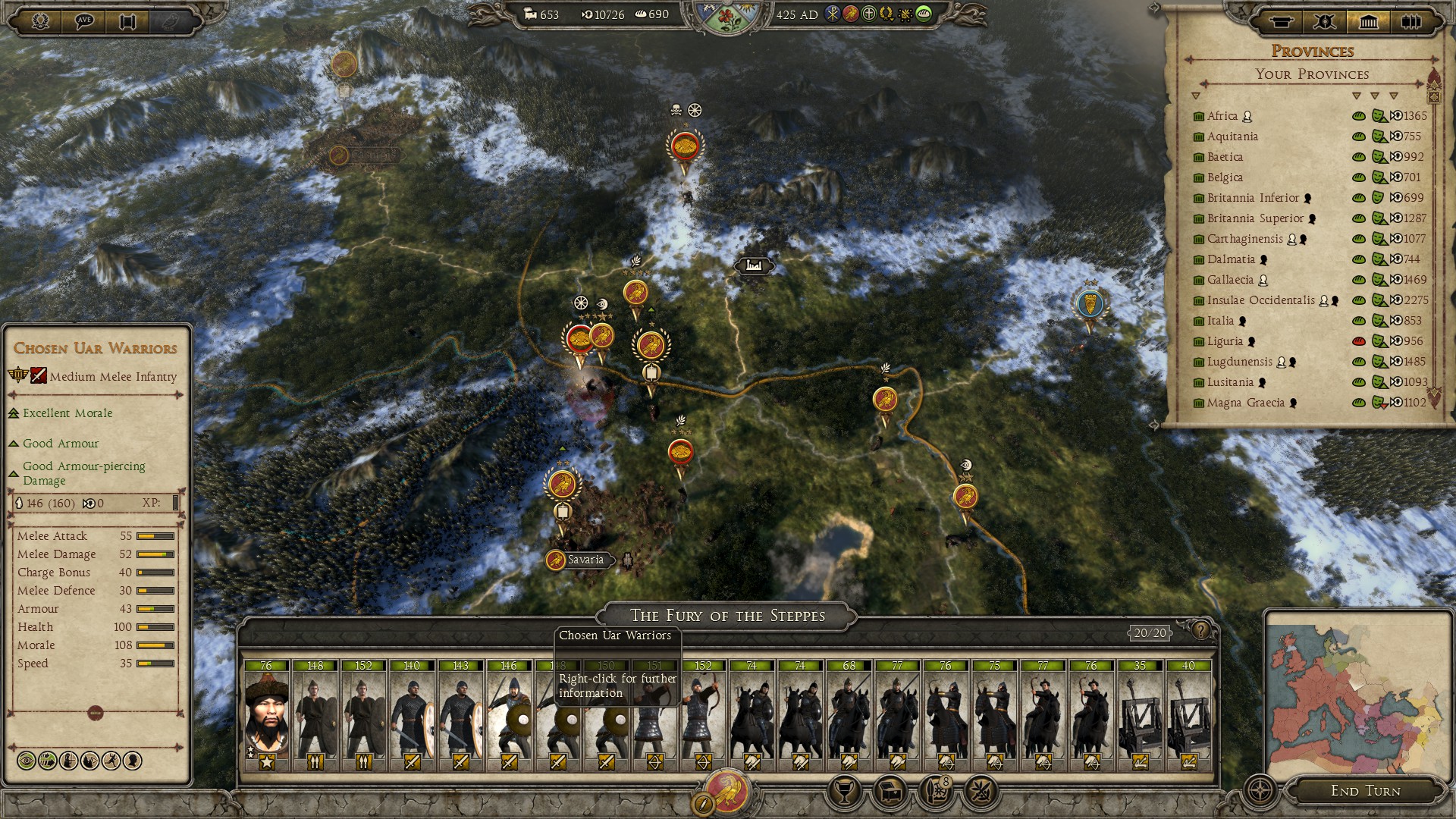Click the red horse faction emblem button
1456x819 pixels.
(x=727, y=792)
